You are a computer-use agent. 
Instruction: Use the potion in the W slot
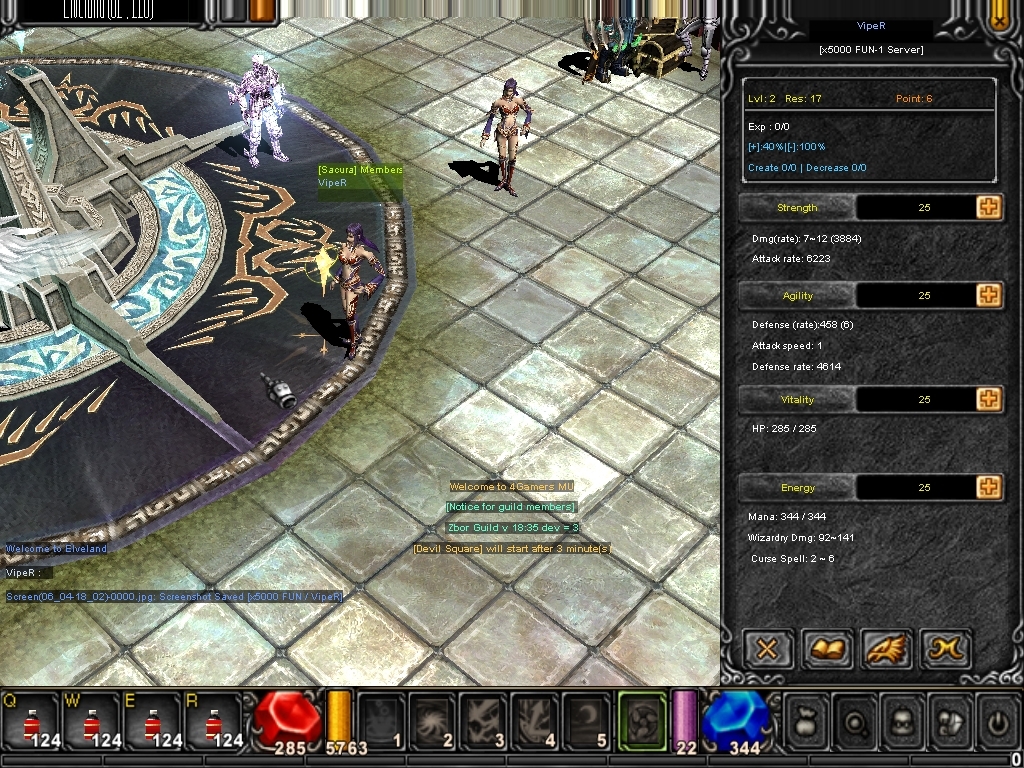(91, 720)
